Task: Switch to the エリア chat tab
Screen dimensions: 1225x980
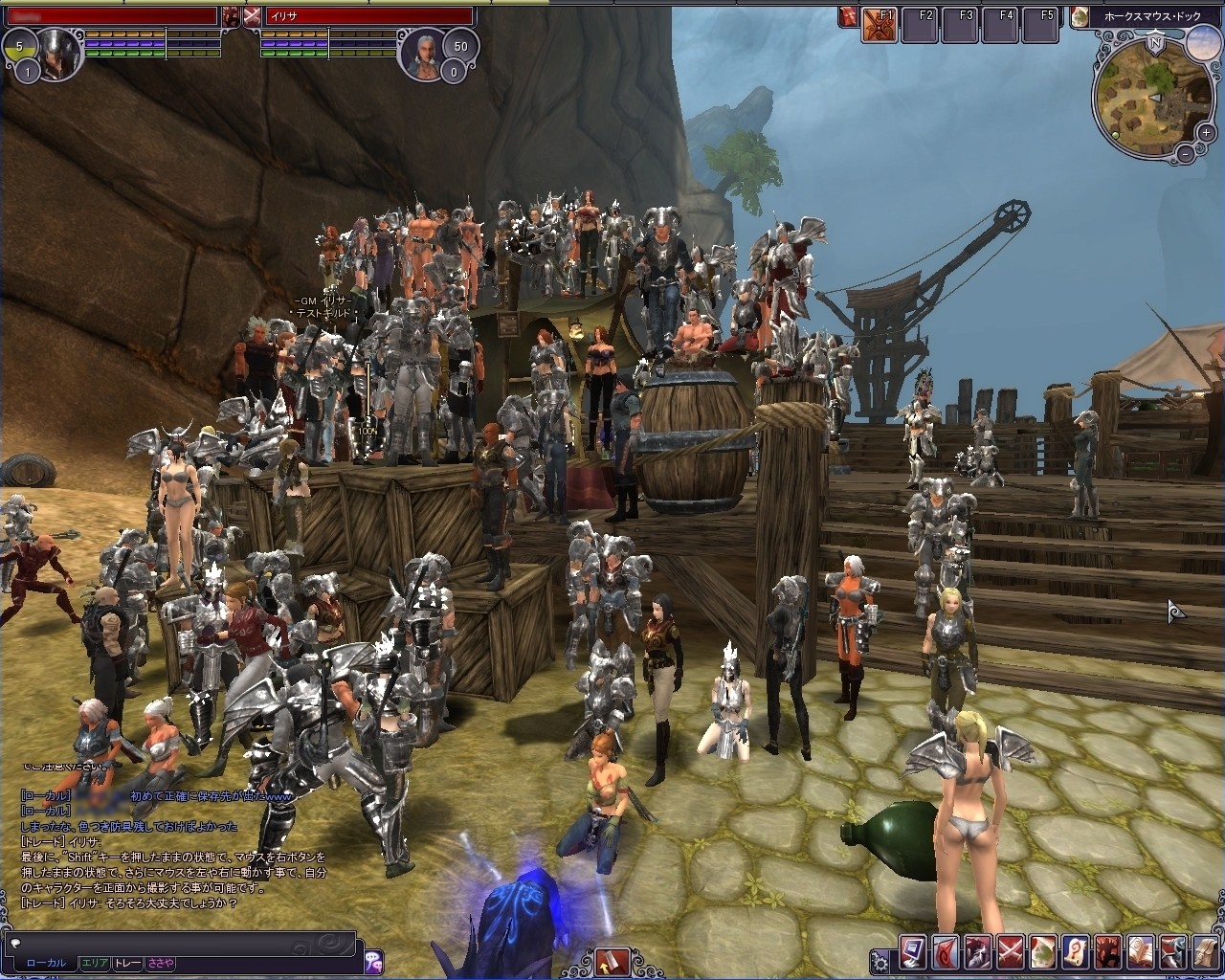Action: (x=95, y=963)
